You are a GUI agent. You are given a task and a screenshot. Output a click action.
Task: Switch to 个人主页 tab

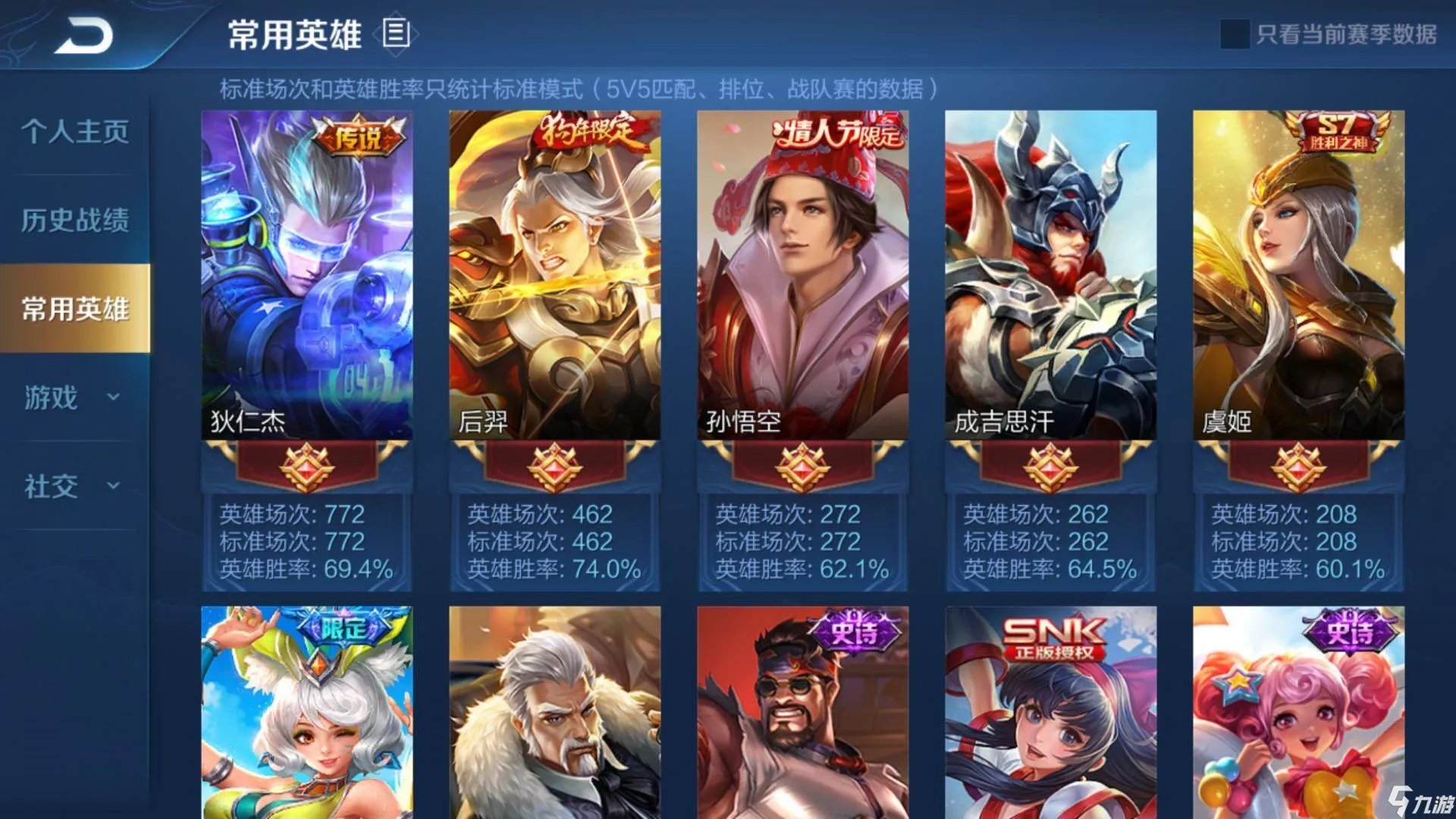73,133
